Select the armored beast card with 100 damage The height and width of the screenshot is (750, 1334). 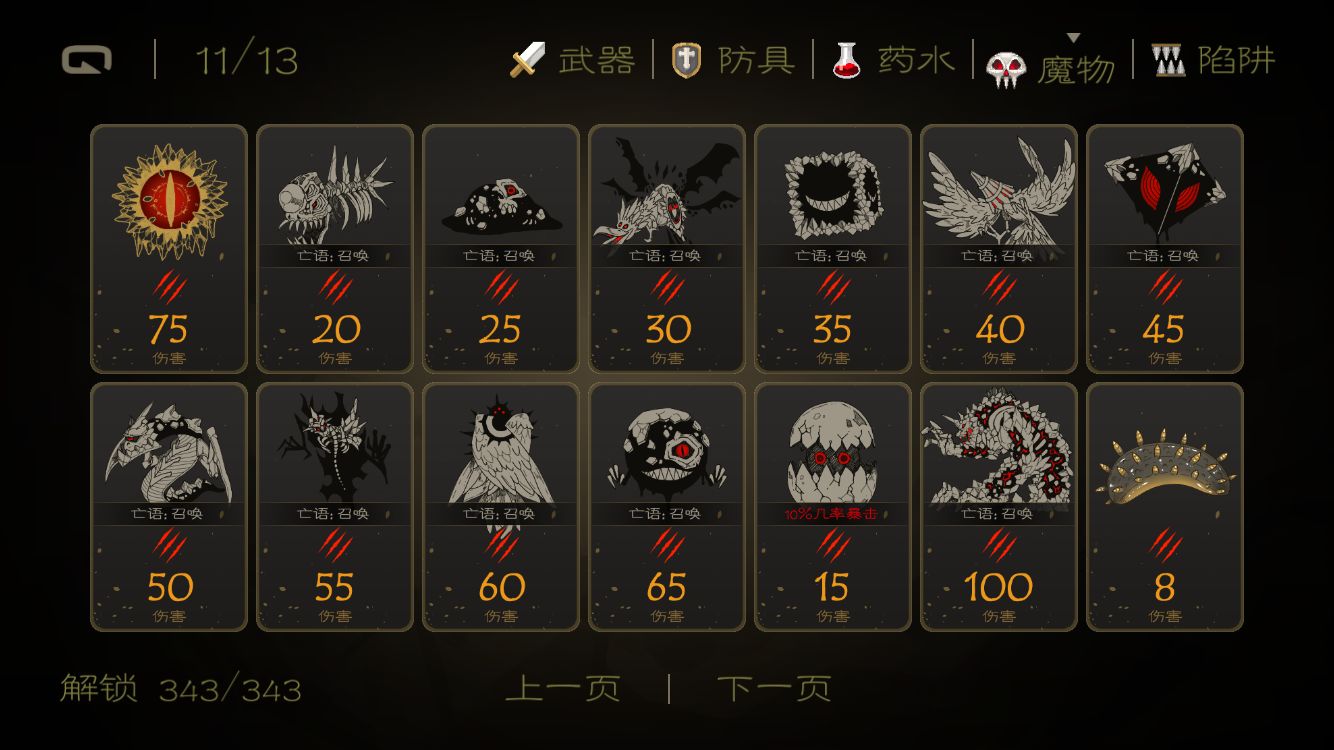tap(999, 507)
